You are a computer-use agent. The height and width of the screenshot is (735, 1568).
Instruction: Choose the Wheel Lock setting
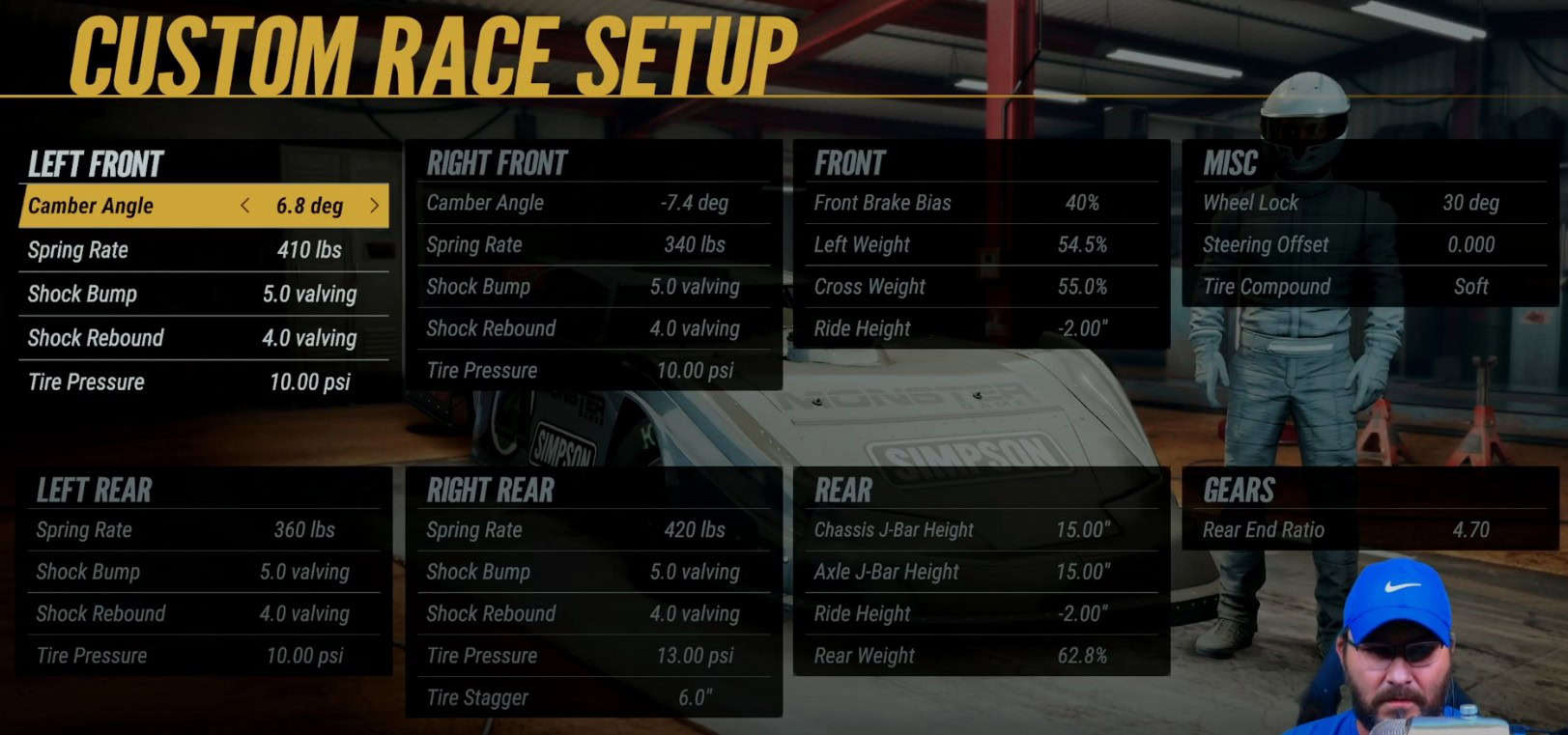pyautogui.click(x=1368, y=203)
